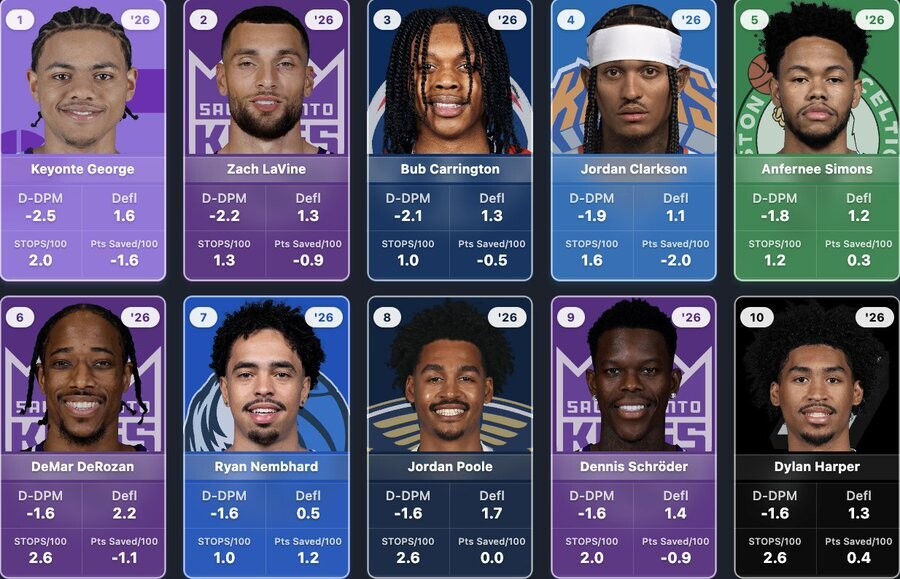The image size is (900, 579).
Task: Click the Anfernee Simons Celtics card
Action: [817, 140]
